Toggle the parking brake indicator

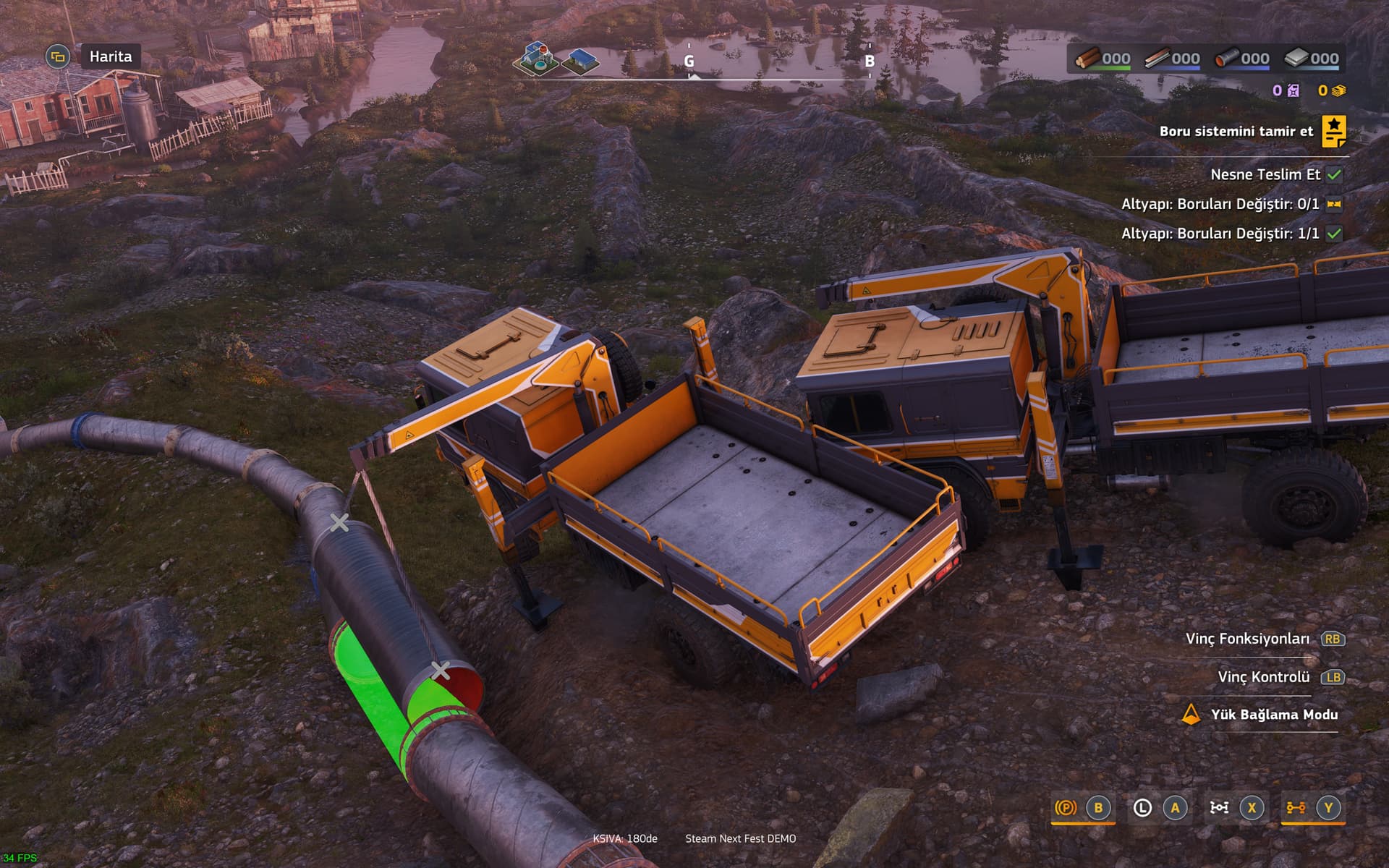tap(1065, 807)
